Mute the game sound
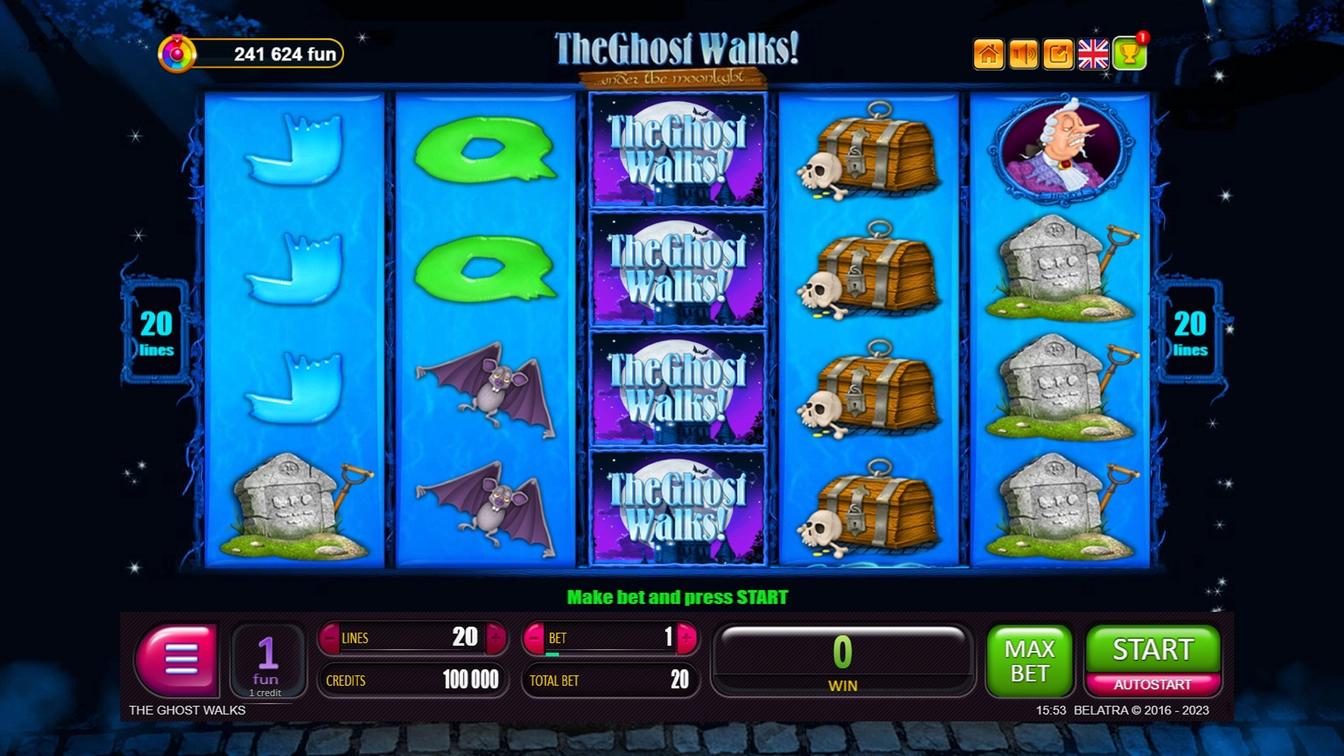This screenshot has width=1344, height=756. (x=1022, y=53)
